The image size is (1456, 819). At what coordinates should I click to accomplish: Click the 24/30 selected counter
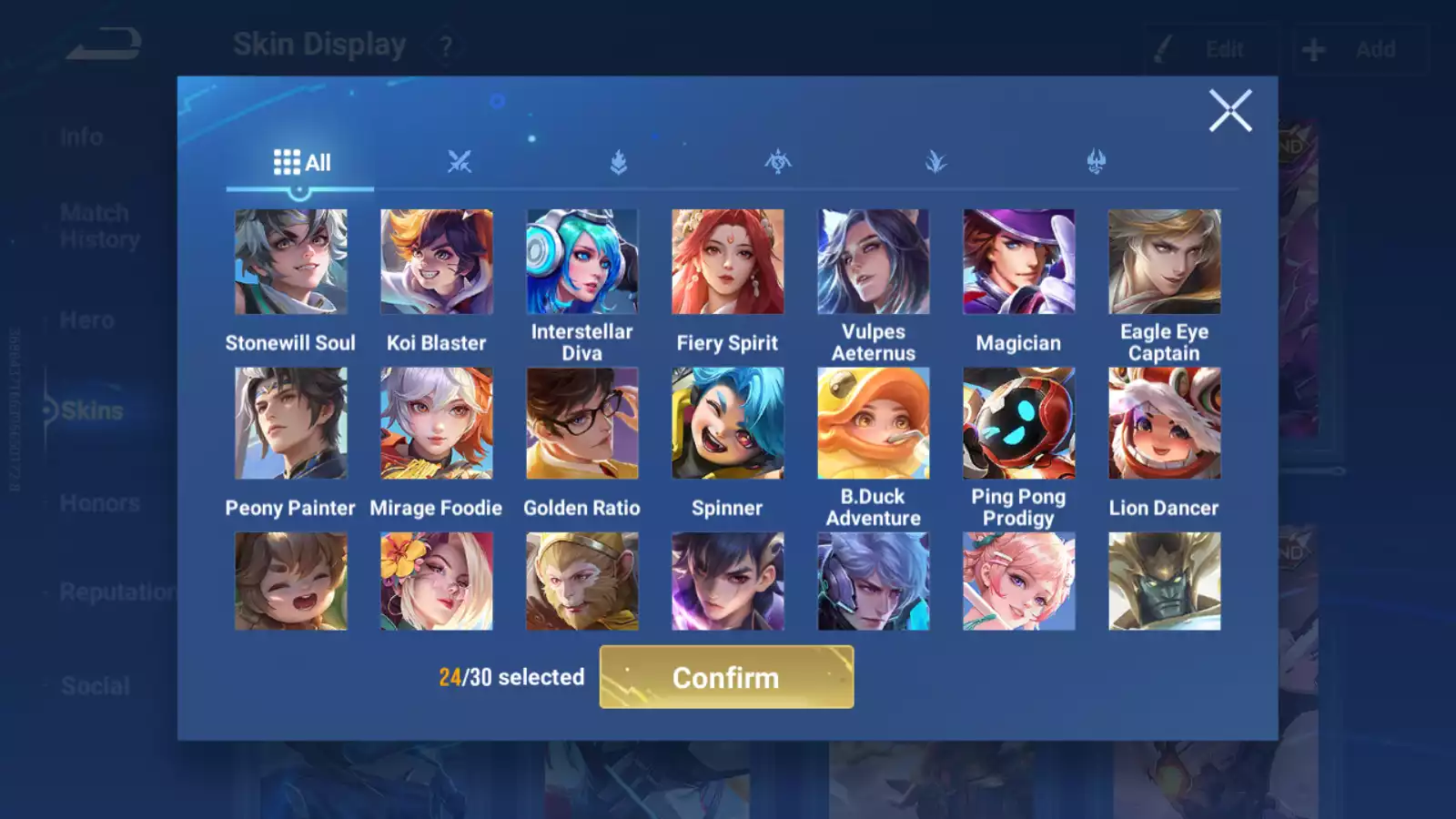click(x=511, y=677)
